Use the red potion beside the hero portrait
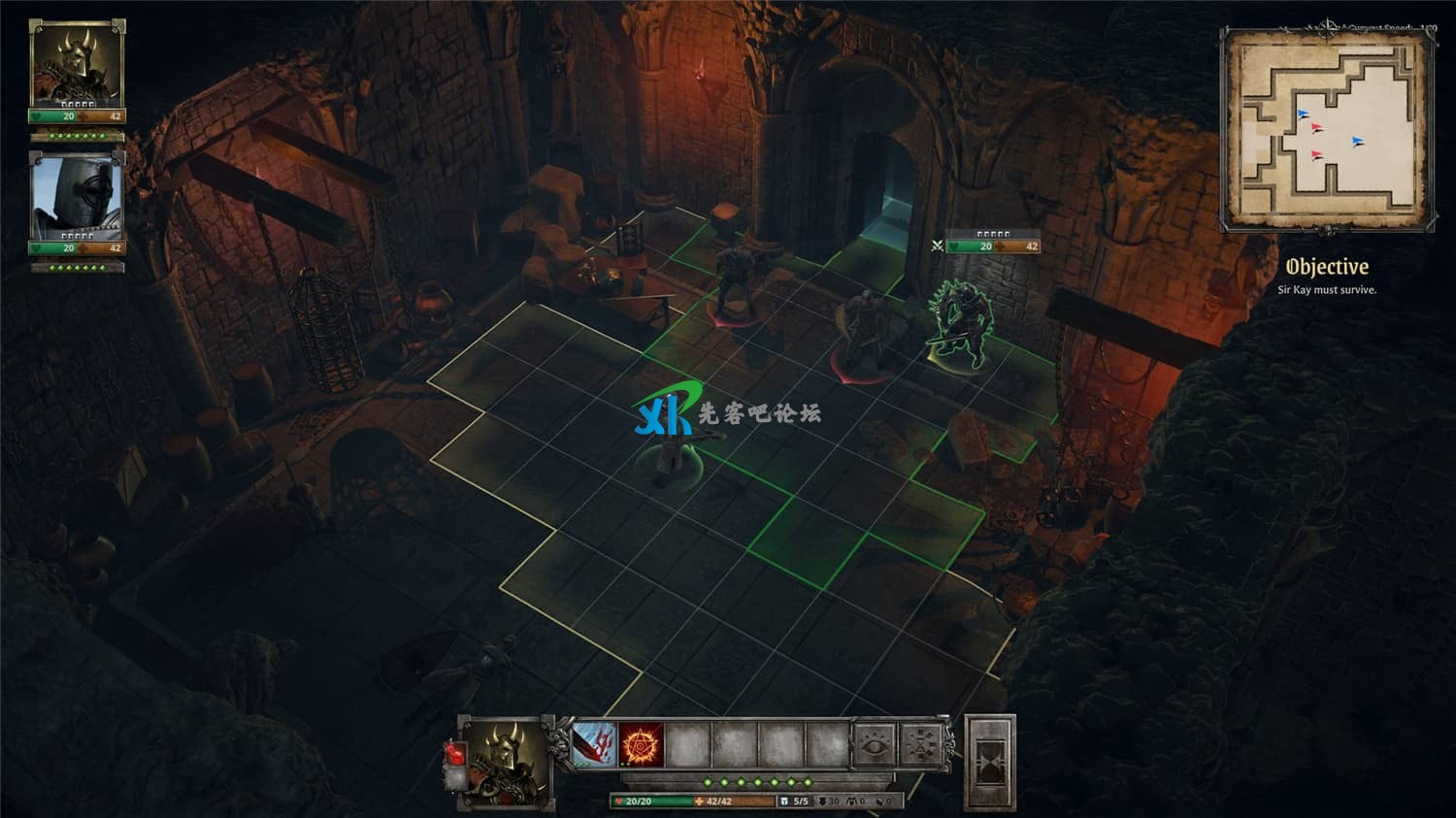The image size is (1456, 818). click(455, 754)
